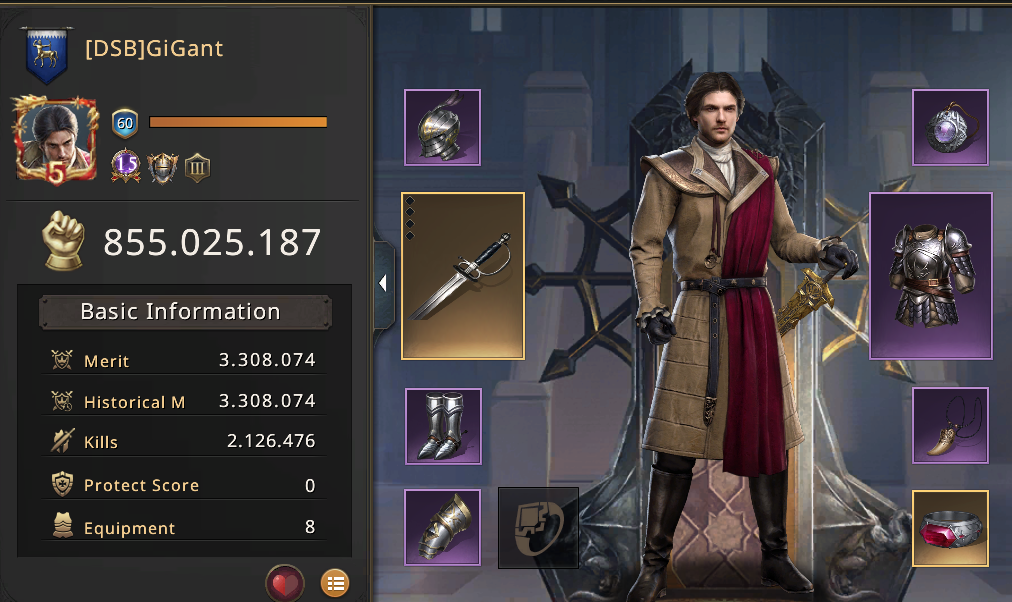Screen dimensions: 1012x602
Task: Click the player avatar portrait
Action: (56, 139)
